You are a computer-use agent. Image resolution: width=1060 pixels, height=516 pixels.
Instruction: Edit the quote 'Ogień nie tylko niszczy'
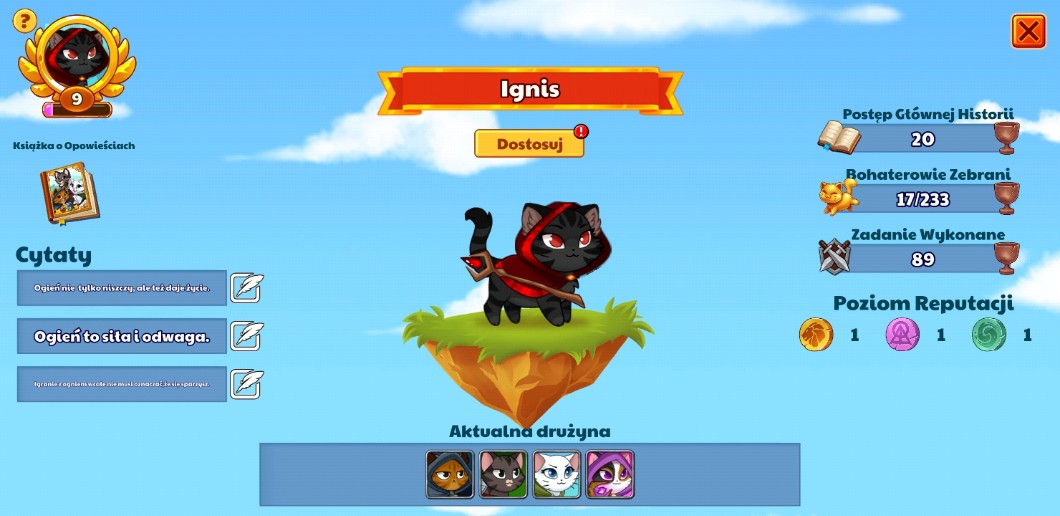[247, 288]
